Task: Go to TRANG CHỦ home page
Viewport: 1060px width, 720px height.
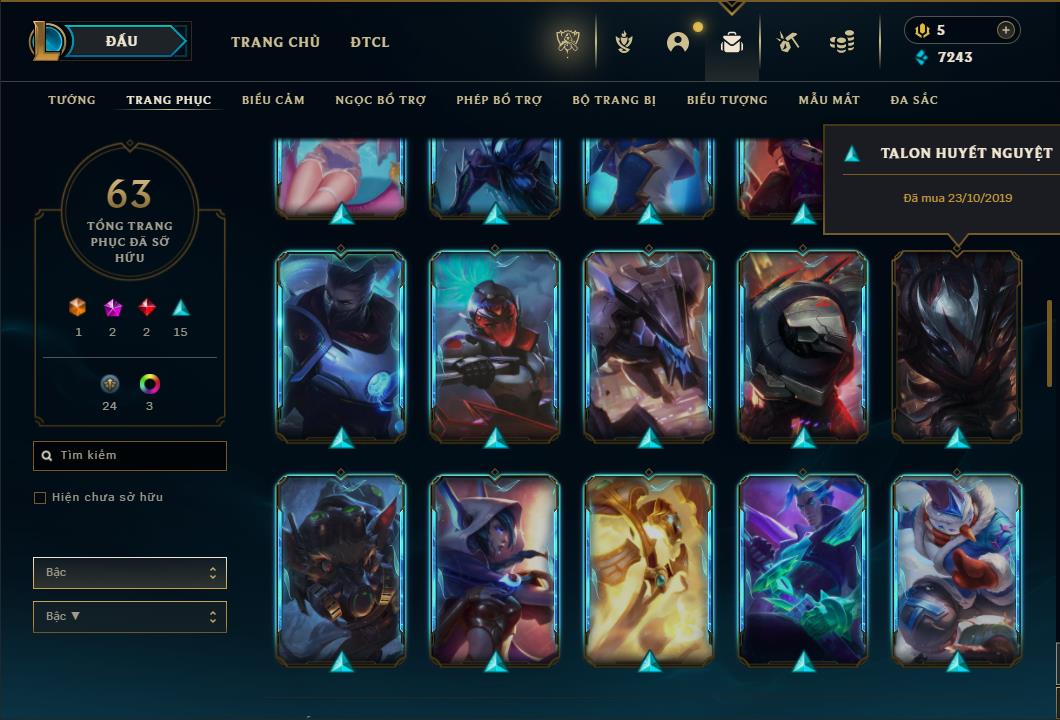Action: 275,42
